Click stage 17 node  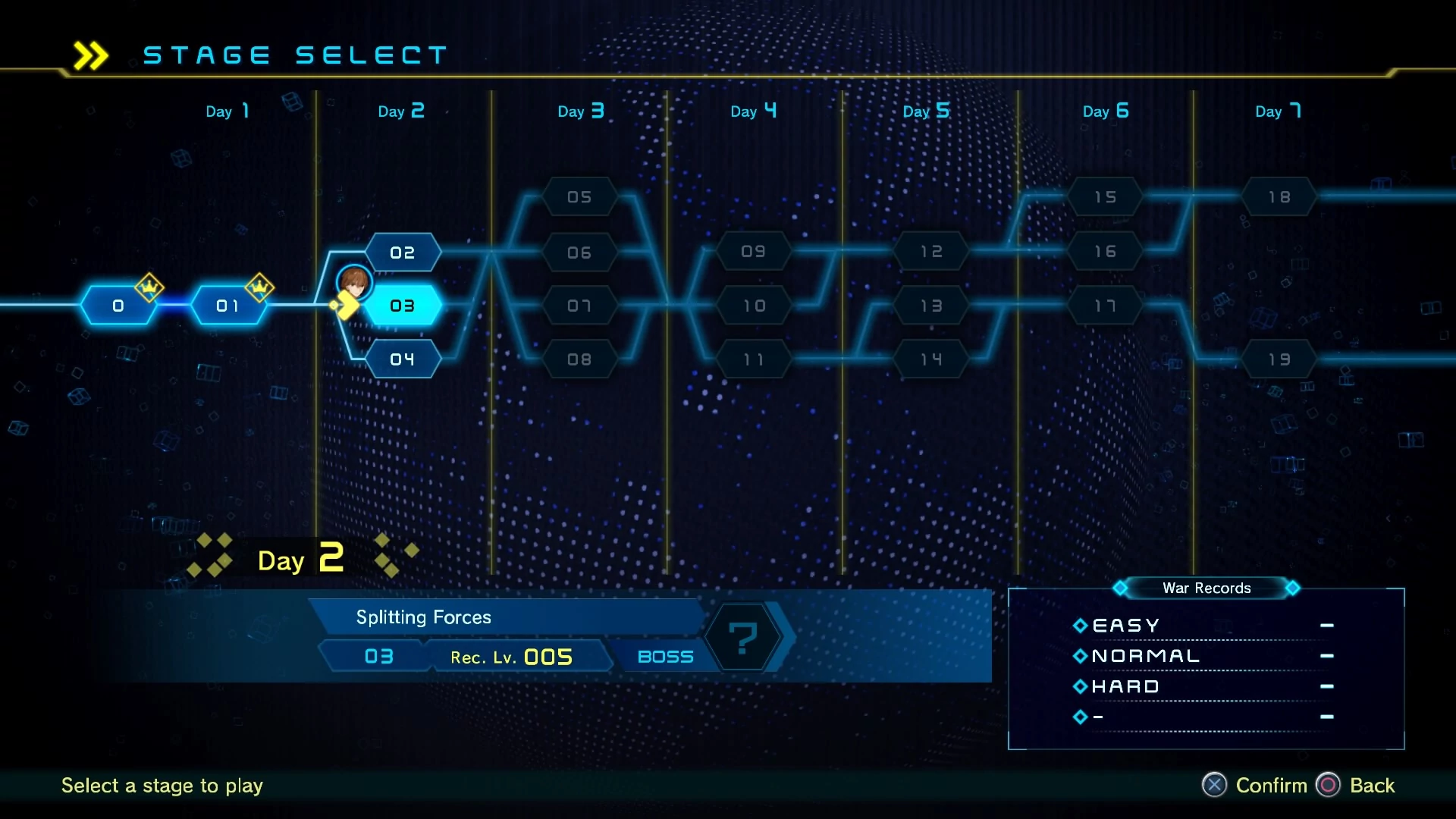click(1105, 306)
